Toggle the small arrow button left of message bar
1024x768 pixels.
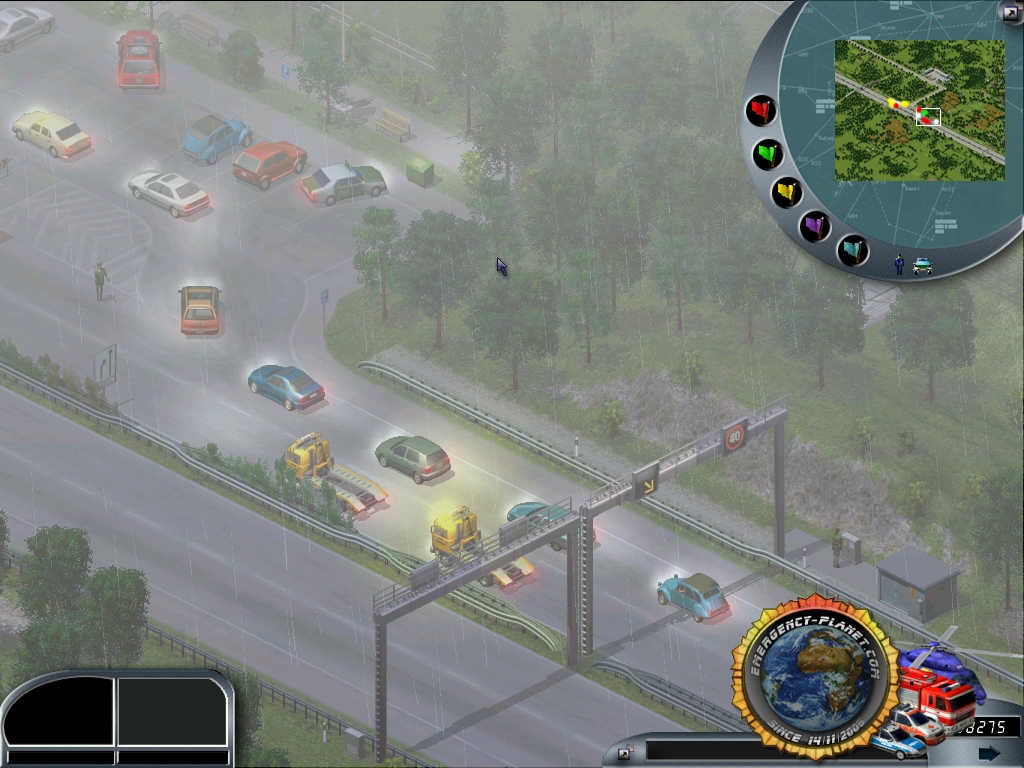point(625,753)
